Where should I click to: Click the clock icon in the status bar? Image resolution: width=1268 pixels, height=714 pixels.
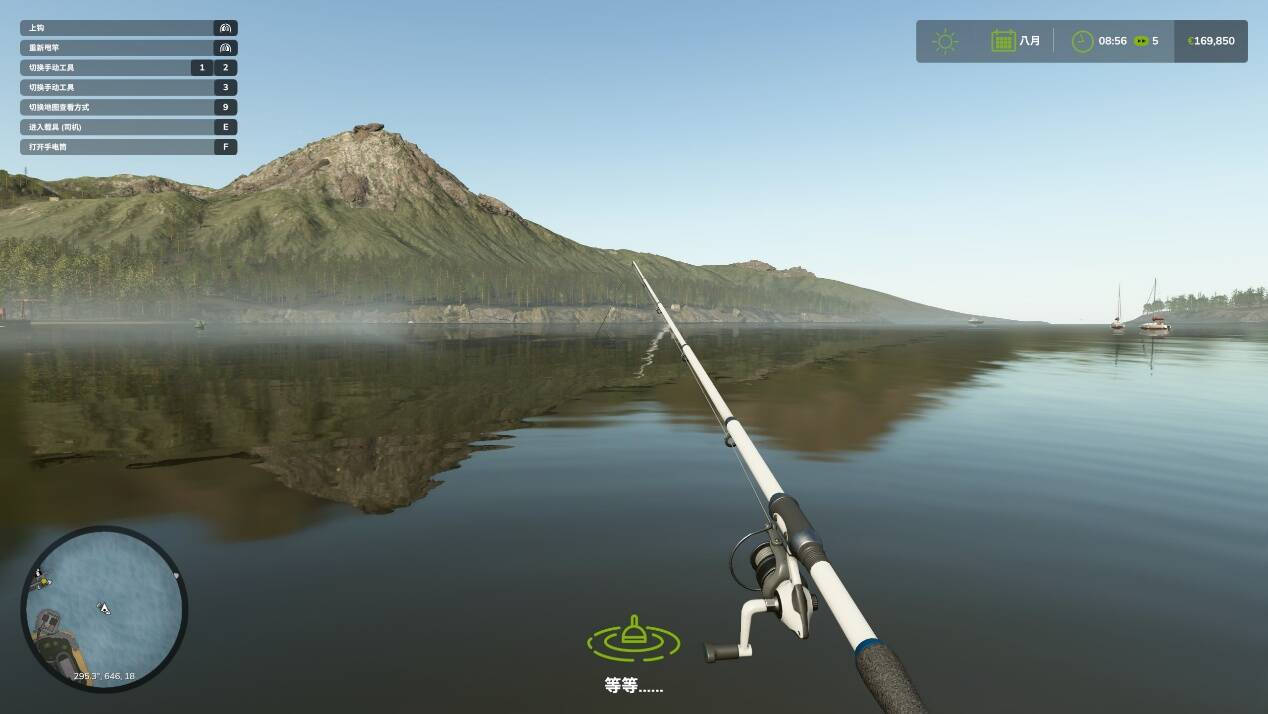(1082, 41)
